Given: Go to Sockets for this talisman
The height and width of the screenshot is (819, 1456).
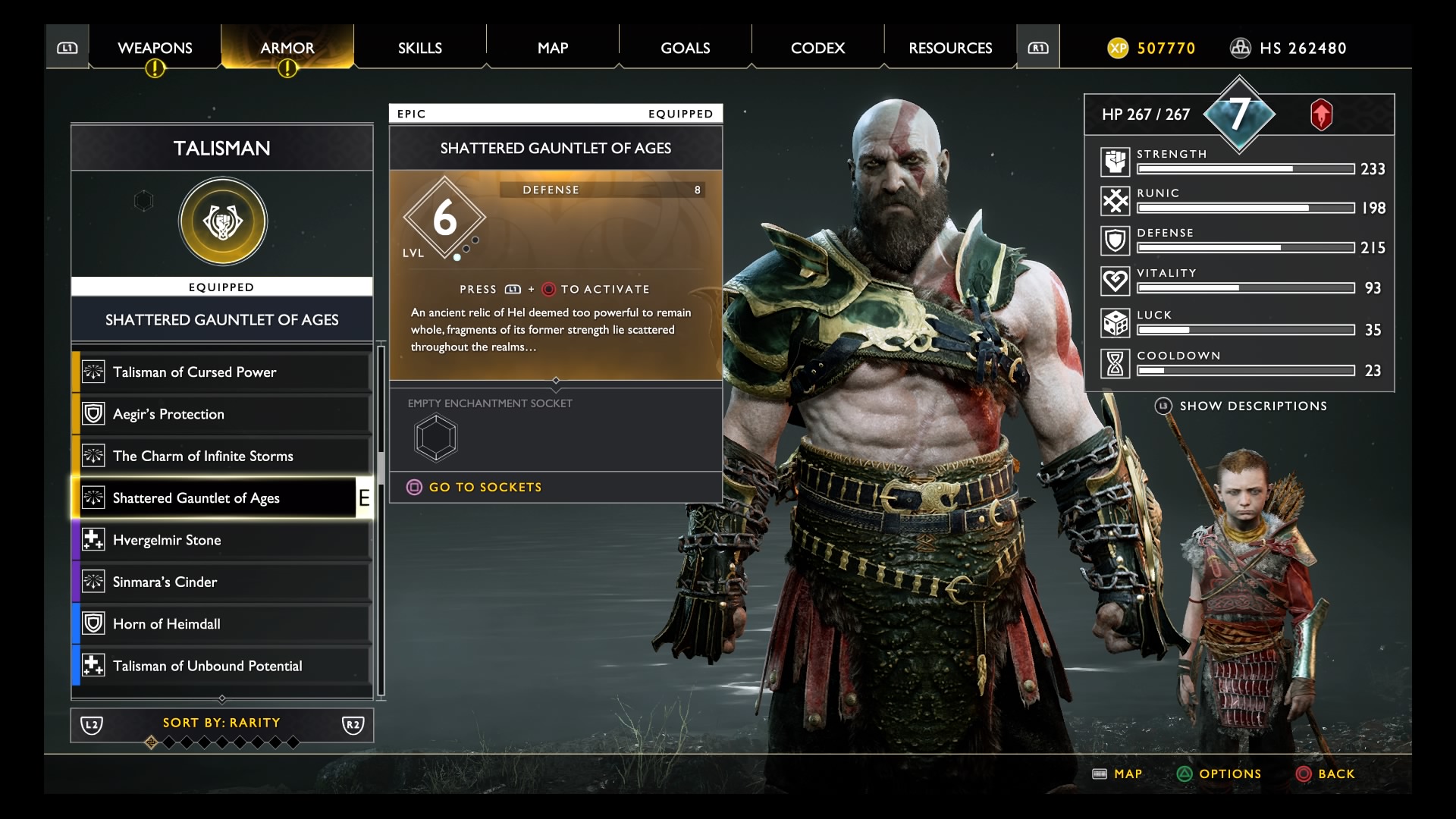Looking at the screenshot, I should click(x=485, y=487).
